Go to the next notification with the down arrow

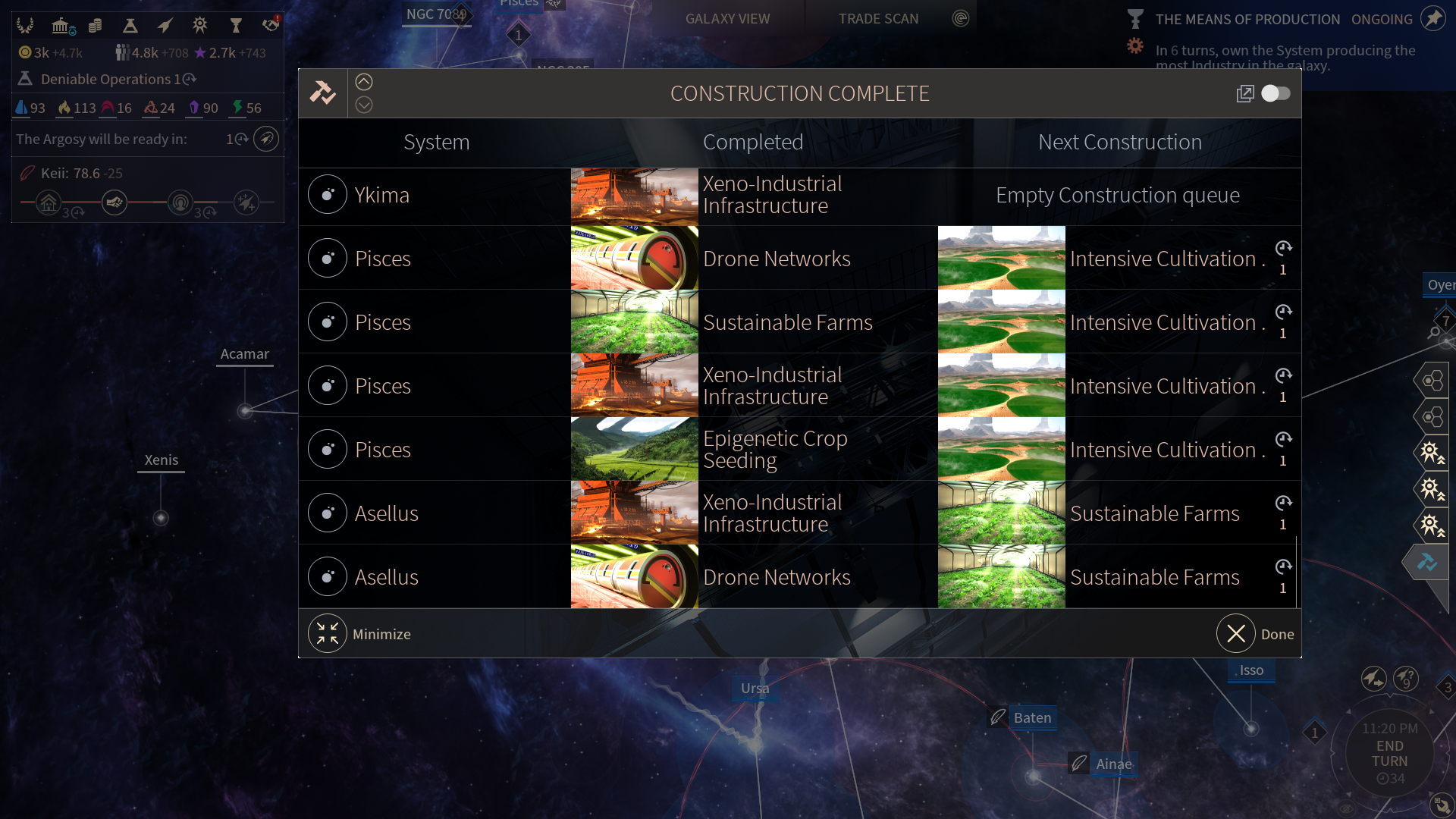364,105
